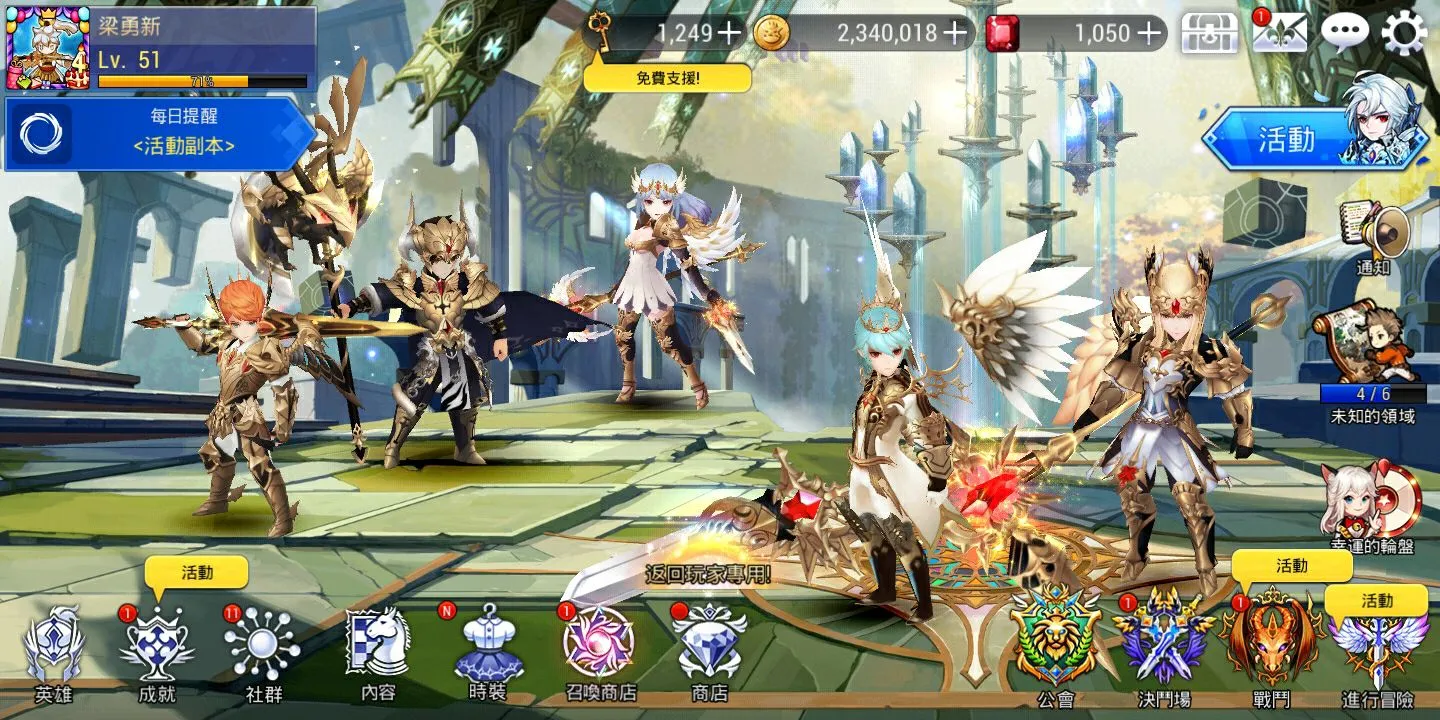Check the mailbox envelope
This screenshot has width=1440, height=720.
click(x=1280, y=33)
